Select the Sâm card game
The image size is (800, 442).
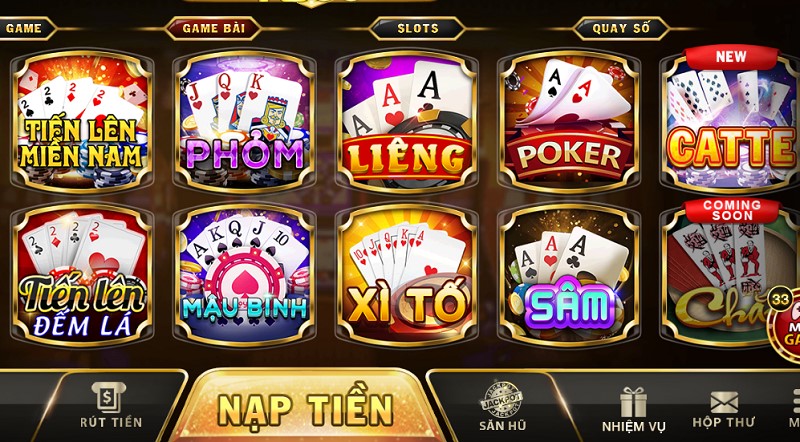(x=568, y=270)
